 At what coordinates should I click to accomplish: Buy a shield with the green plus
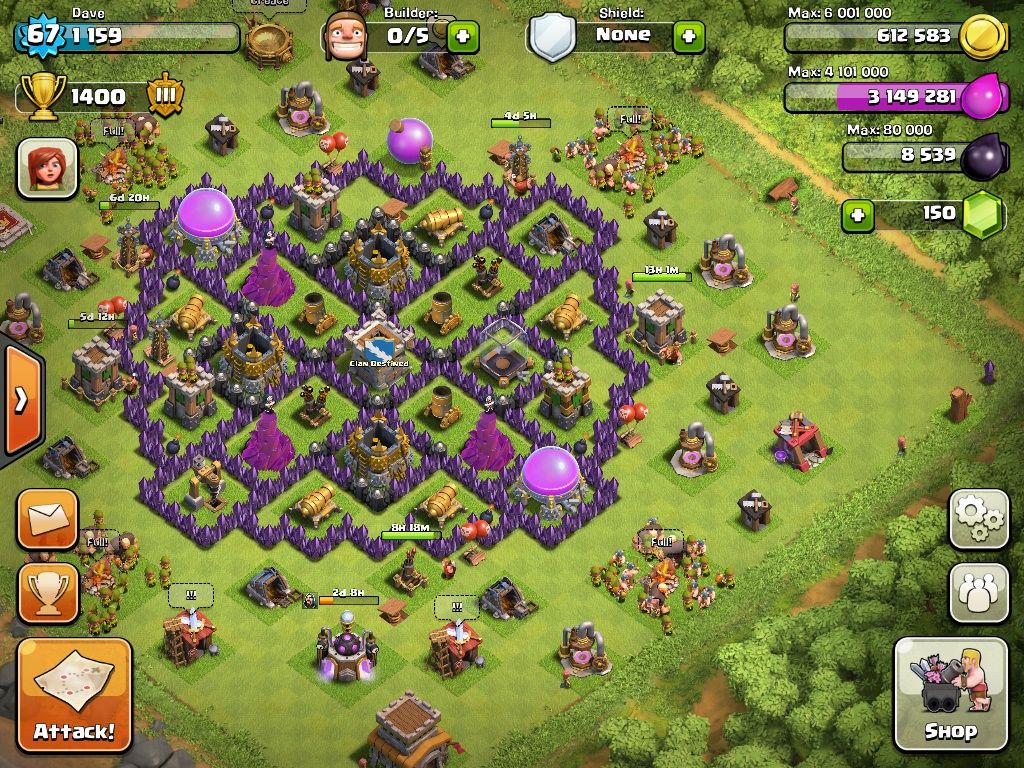click(688, 37)
